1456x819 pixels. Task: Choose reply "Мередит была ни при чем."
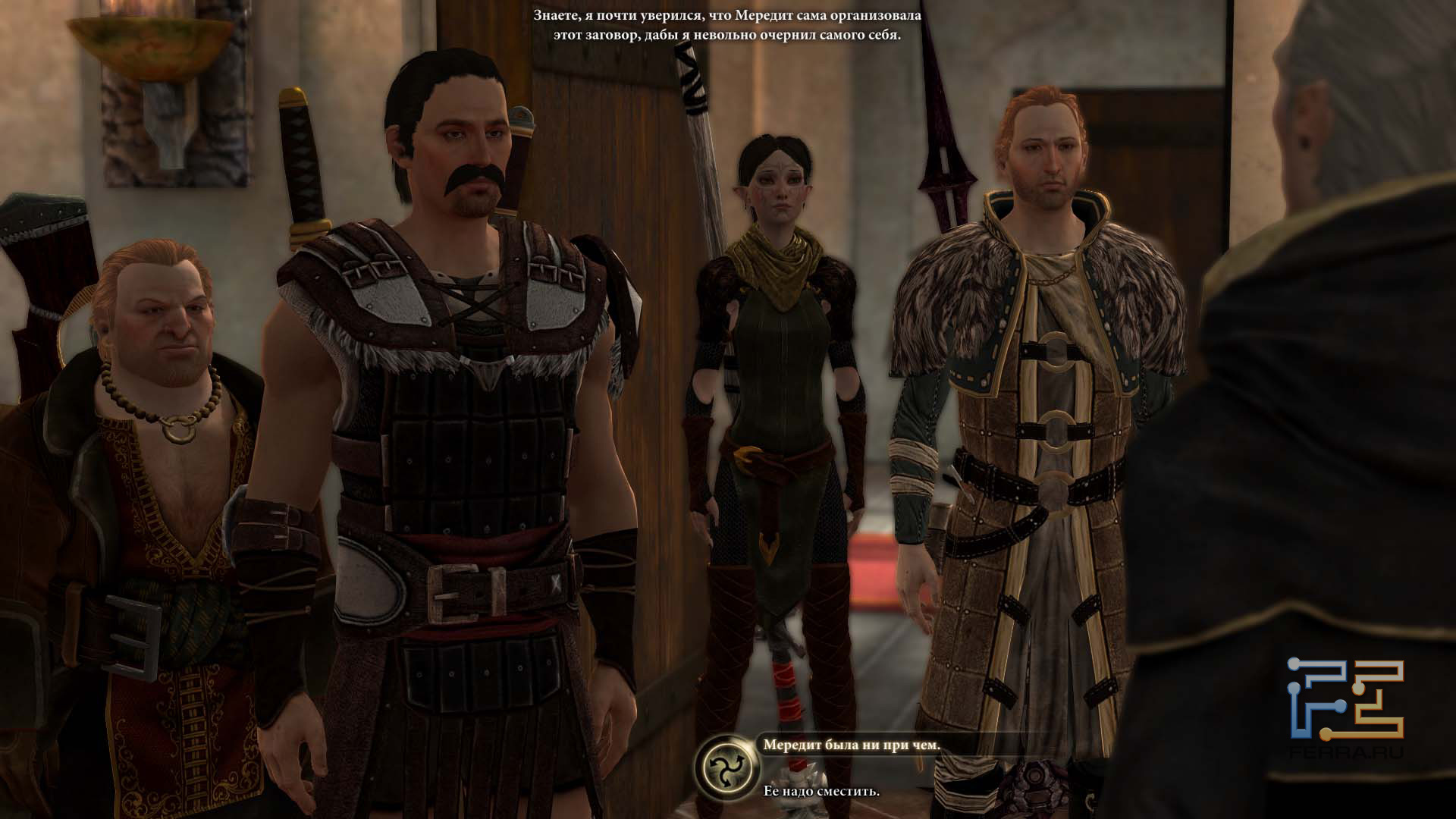click(851, 745)
